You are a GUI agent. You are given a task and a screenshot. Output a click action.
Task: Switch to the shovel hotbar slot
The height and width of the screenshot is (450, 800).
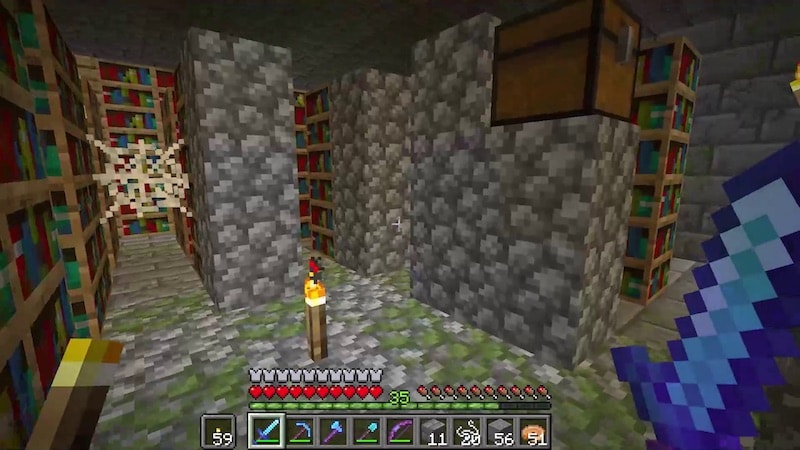(x=366, y=431)
